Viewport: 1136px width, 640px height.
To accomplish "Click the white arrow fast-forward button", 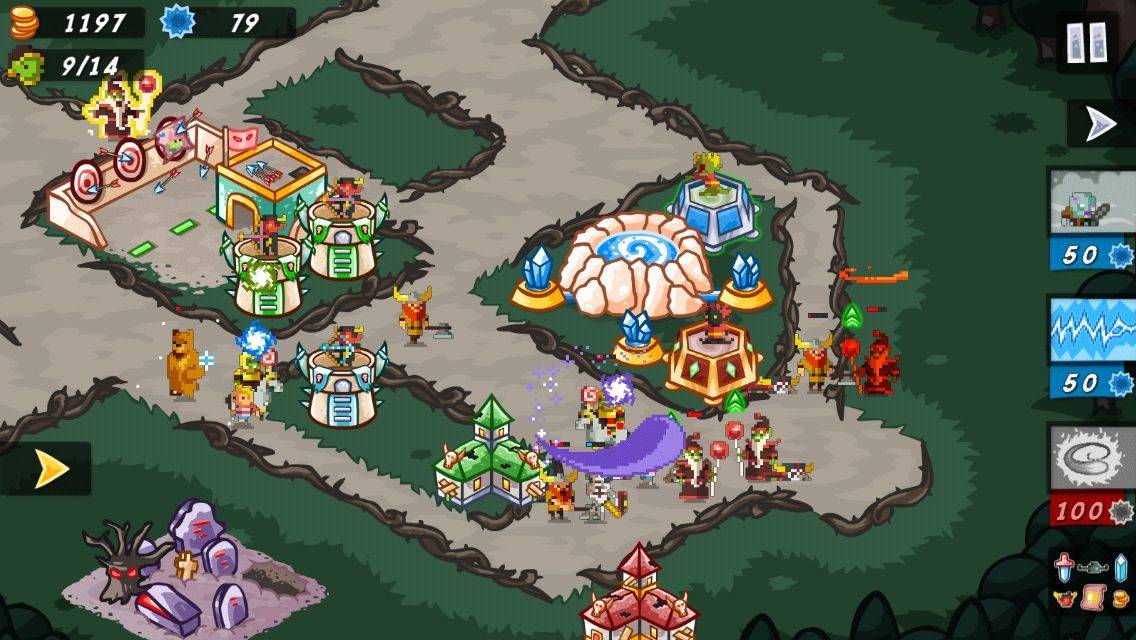I will coord(1100,124).
